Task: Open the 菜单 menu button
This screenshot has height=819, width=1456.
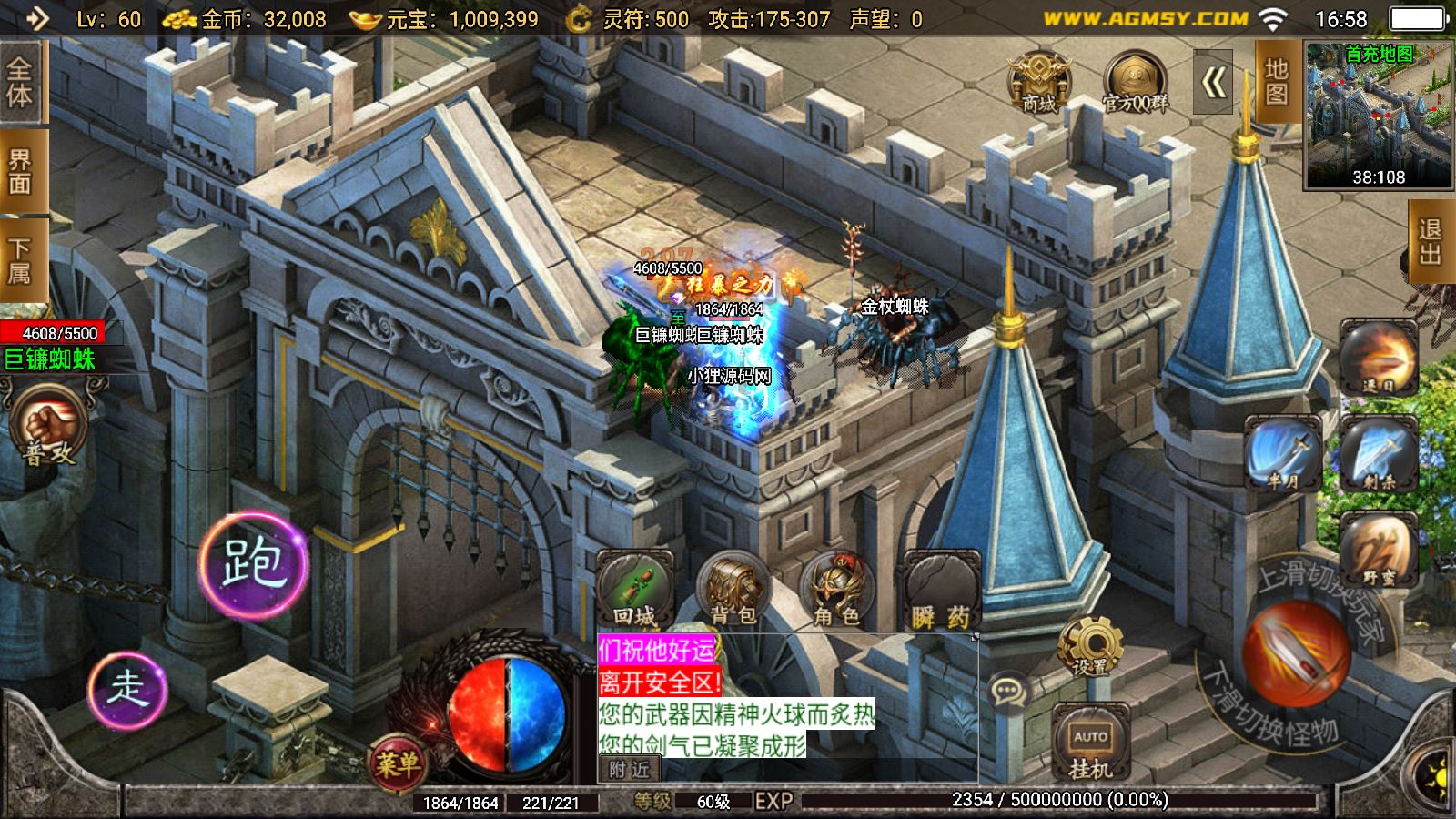Action: pyautogui.click(x=398, y=763)
